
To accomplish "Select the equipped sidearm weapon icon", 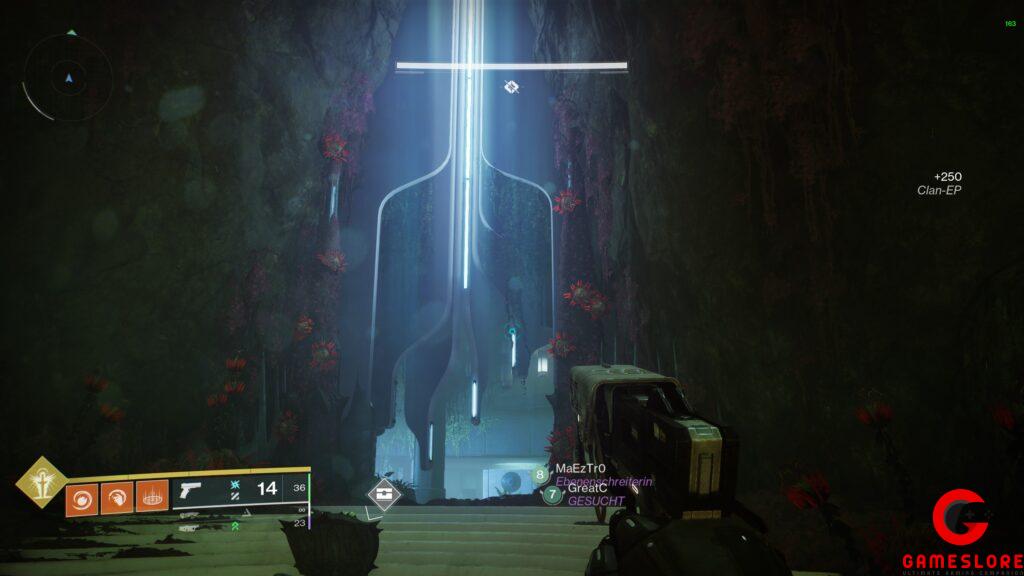I will [x=188, y=492].
